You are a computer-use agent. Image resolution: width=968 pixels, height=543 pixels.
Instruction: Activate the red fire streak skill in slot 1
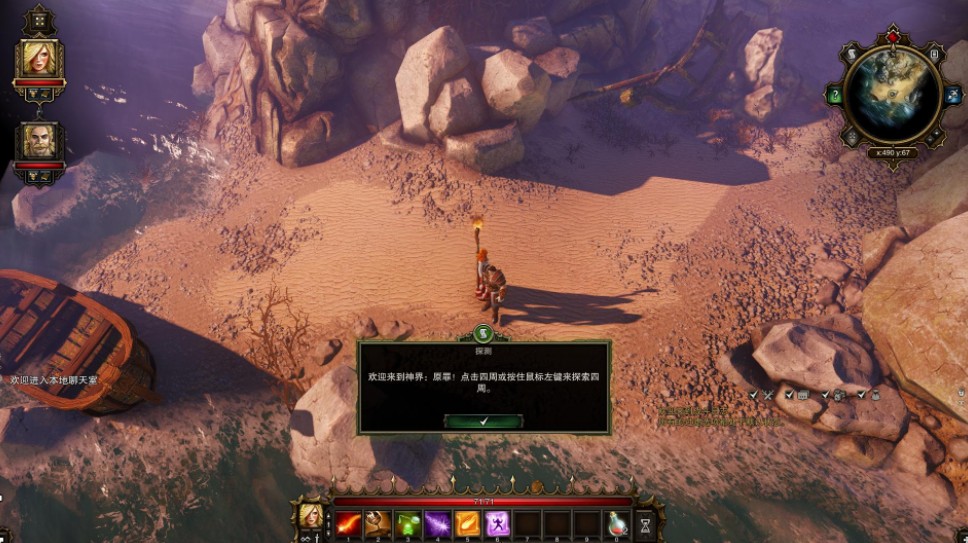(348, 523)
